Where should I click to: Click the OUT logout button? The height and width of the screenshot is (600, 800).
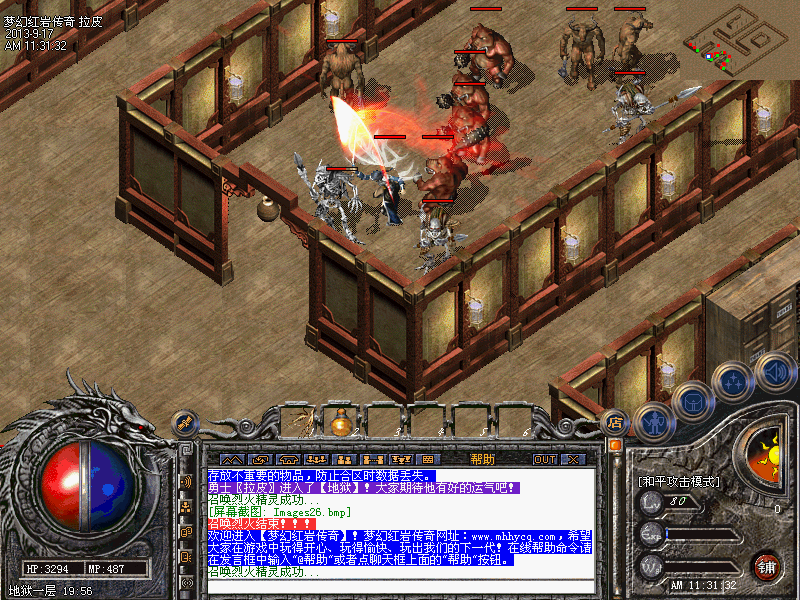point(544,459)
